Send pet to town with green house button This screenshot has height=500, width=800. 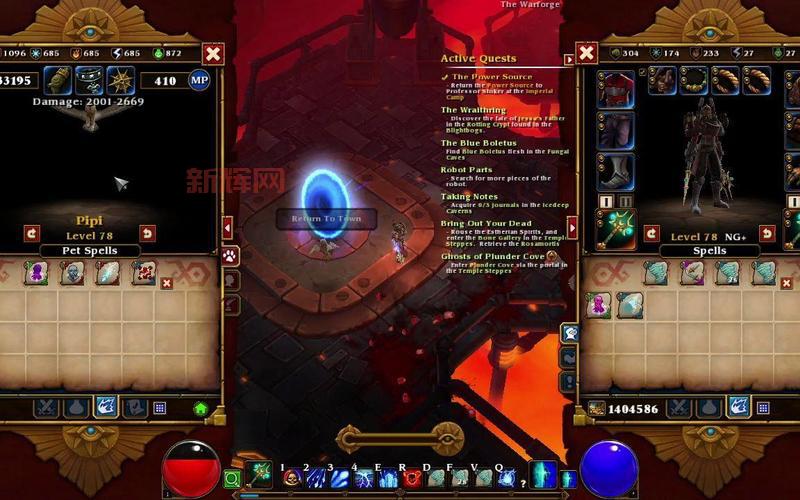tap(200, 408)
